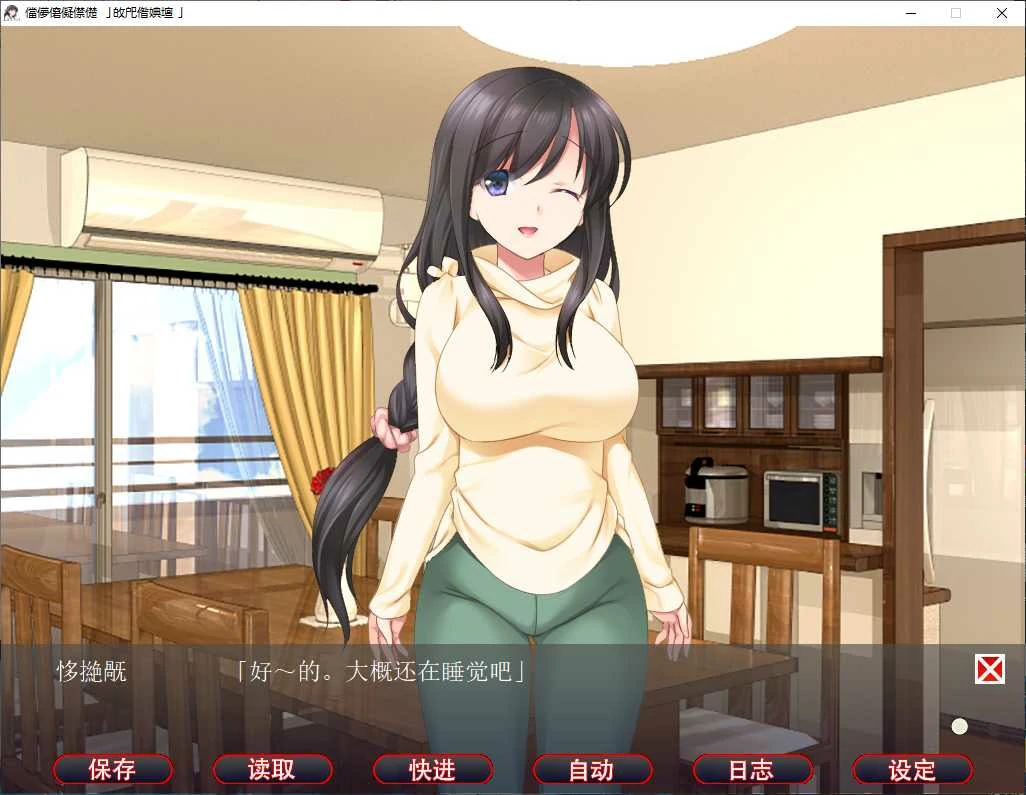This screenshot has height=795, width=1026.
Task: Minimize the game window
Action: 911,13
